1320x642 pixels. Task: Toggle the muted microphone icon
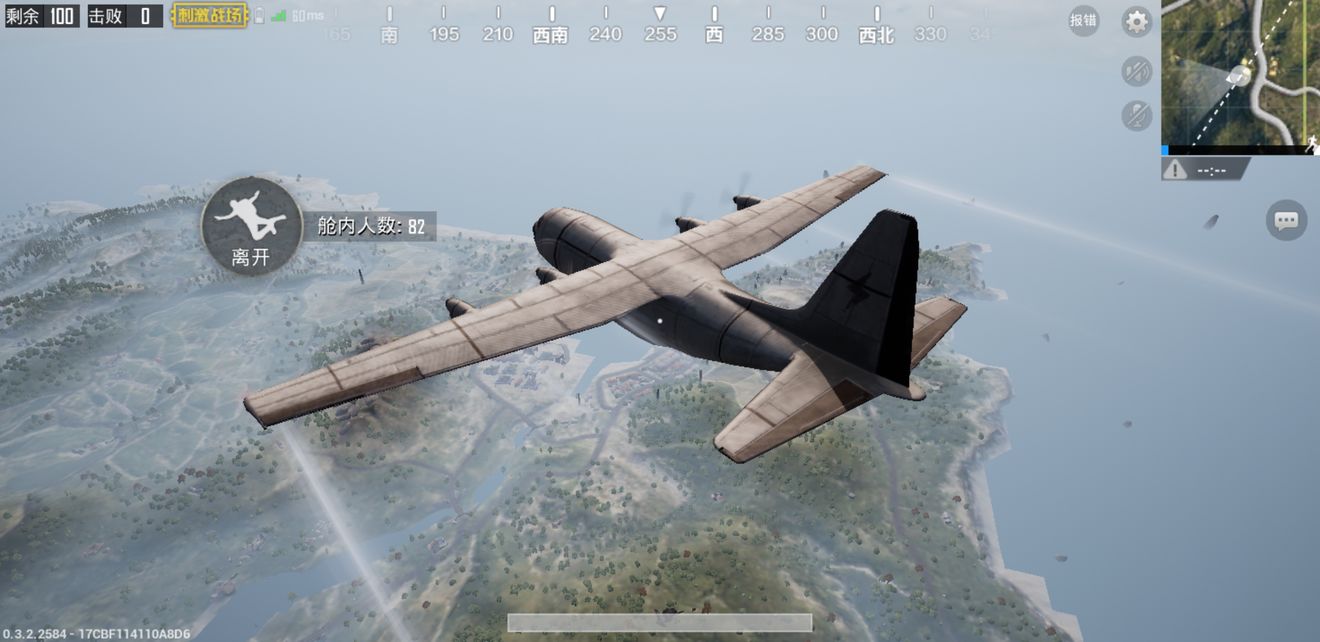pyautogui.click(x=1136, y=115)
